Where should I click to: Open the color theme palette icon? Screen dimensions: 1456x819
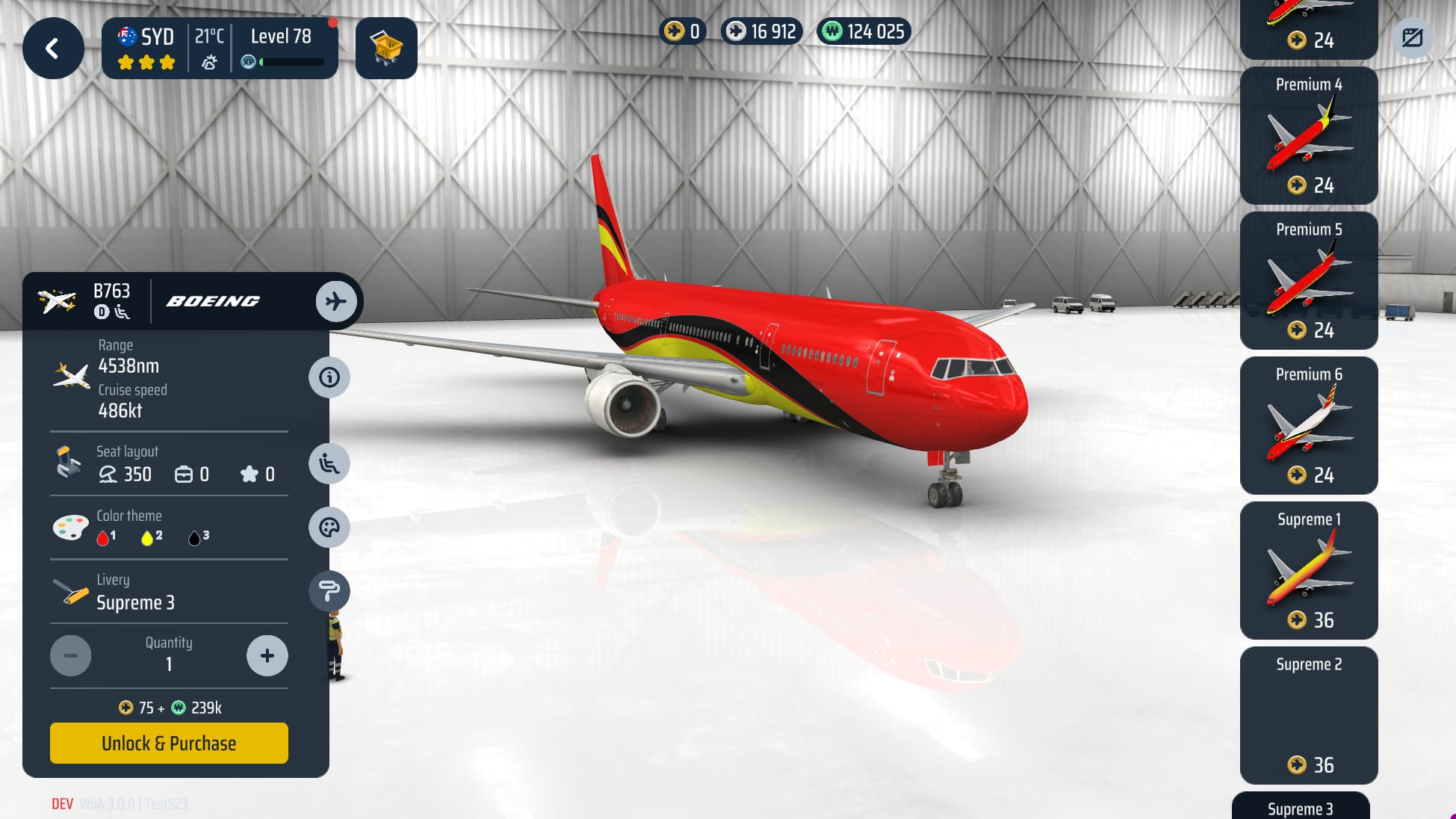(329, 528)
